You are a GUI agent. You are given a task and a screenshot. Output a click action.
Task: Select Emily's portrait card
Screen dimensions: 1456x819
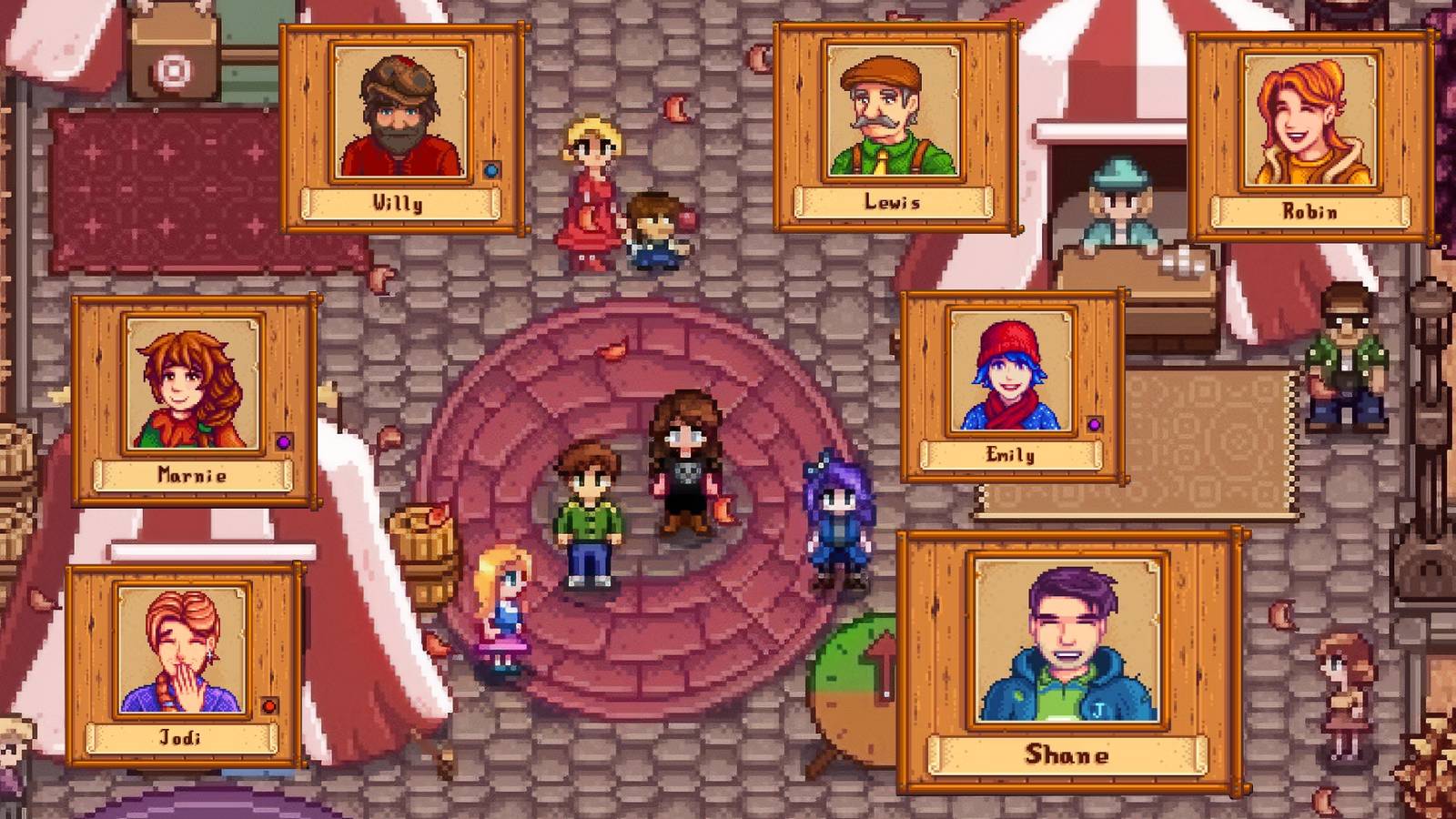[1011, 386]
